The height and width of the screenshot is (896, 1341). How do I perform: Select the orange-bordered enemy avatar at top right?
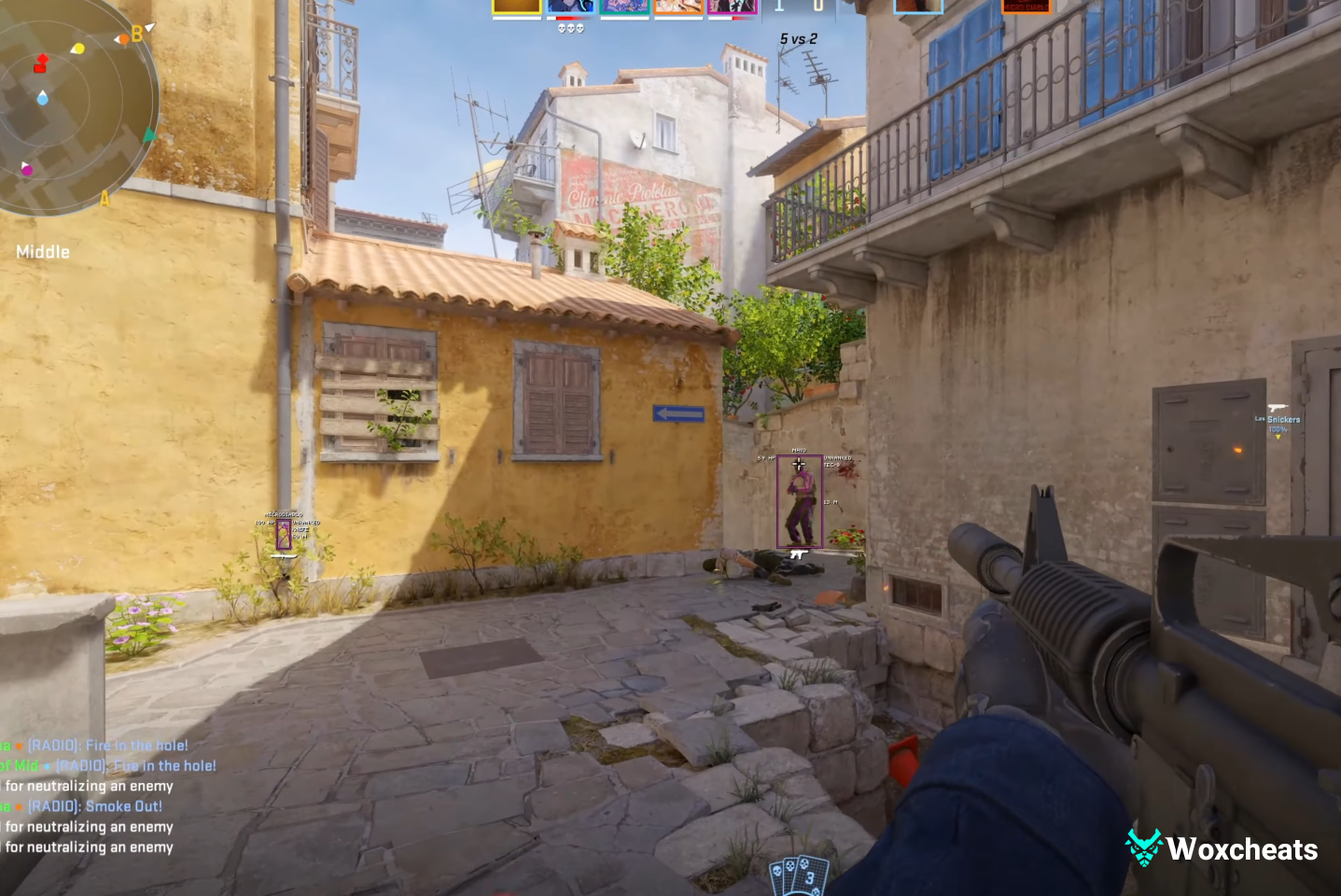[1026, 7]
